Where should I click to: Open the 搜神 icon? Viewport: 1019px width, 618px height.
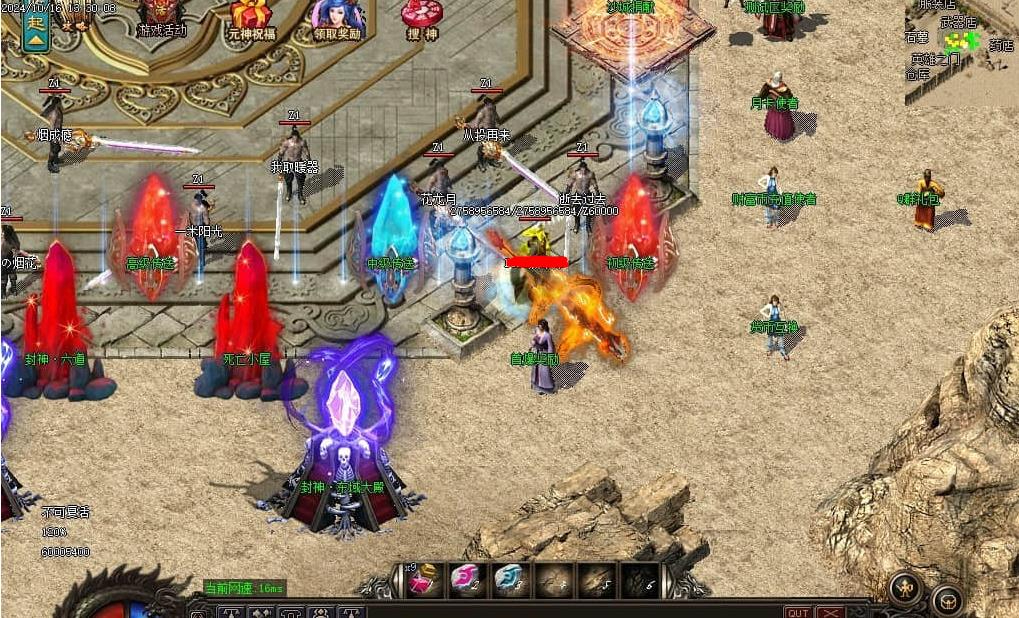421,18
